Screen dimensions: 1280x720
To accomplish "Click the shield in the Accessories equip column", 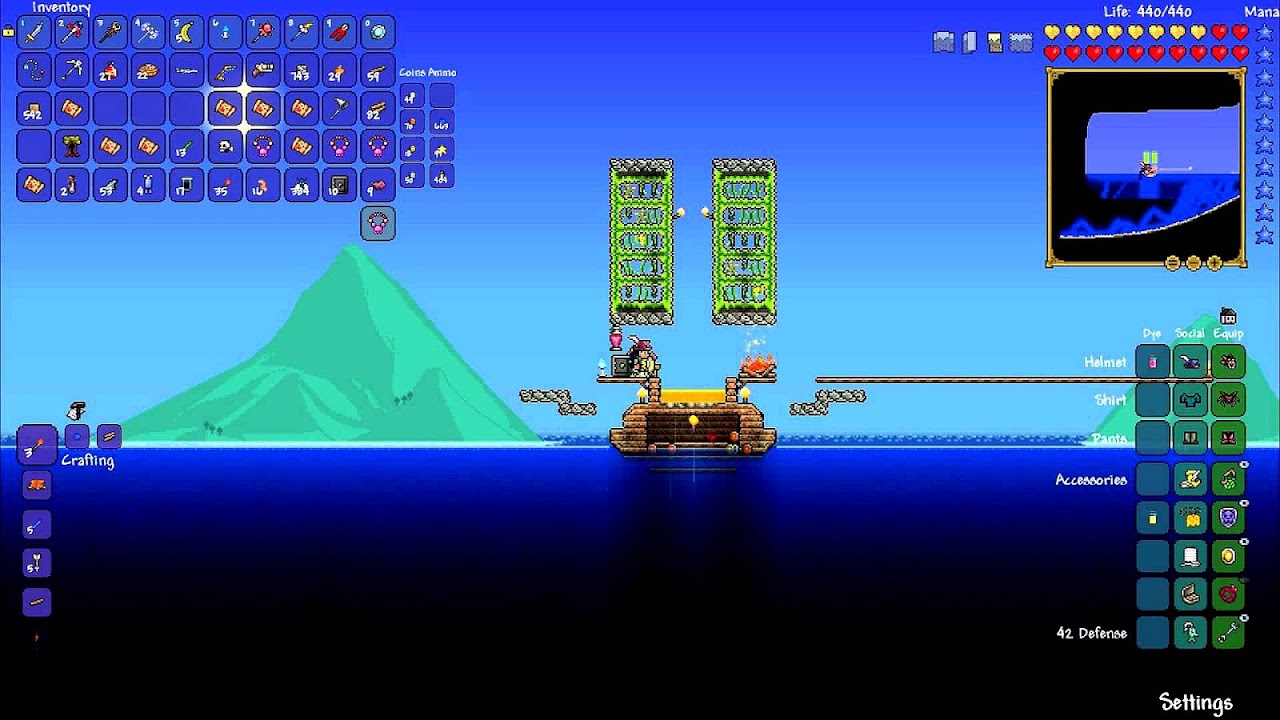I will pos(1228,517).
